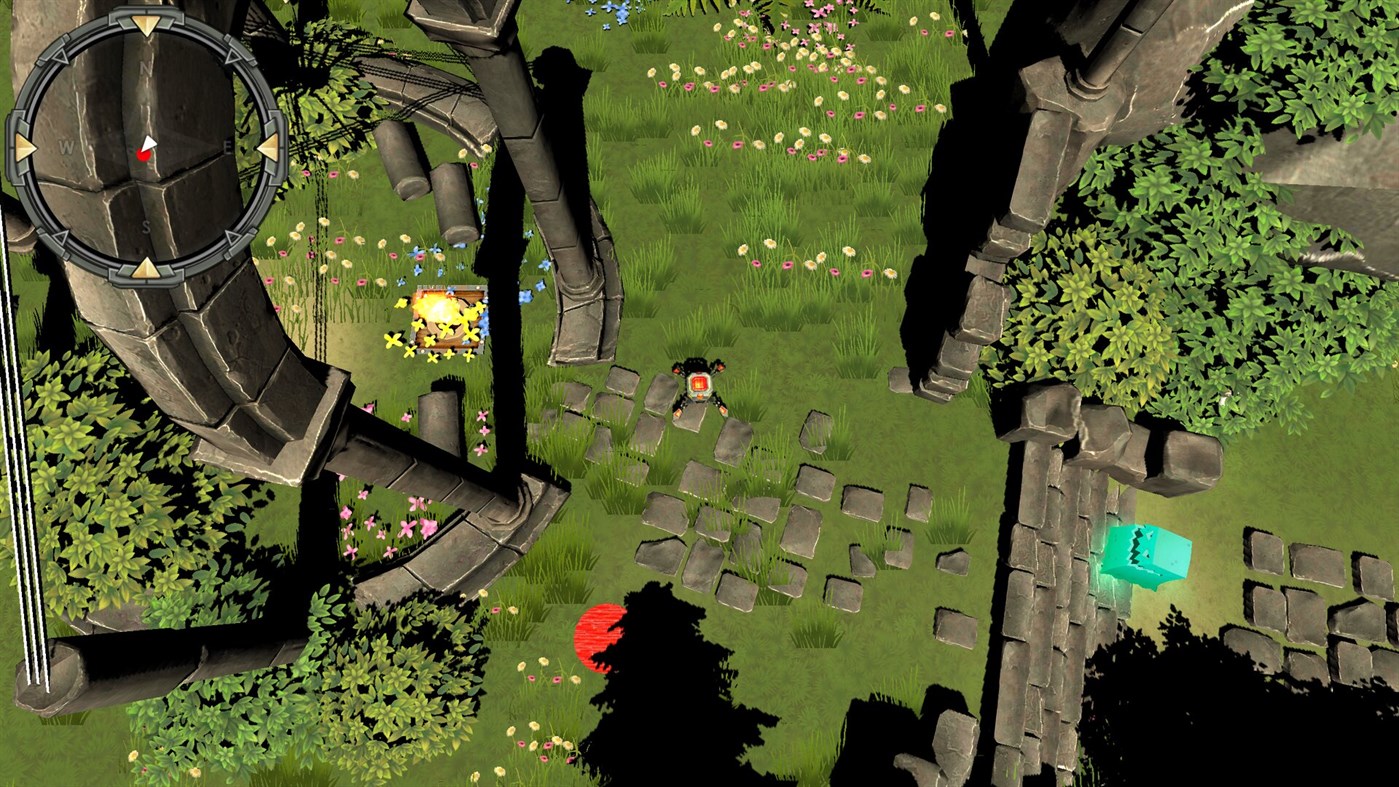Click the letter E on the compass
Viewport: 1399px width, 787px height.
[226, 146]
